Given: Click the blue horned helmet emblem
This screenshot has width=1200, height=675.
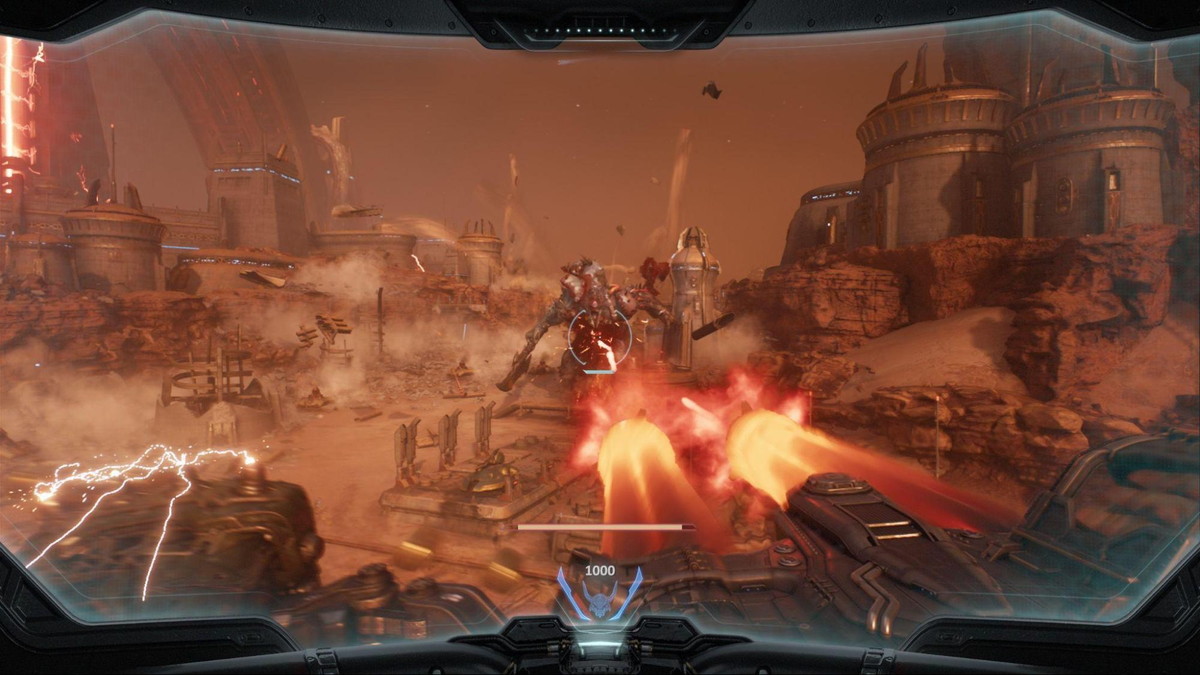Looking at the screenshot, I should (599, 598).
